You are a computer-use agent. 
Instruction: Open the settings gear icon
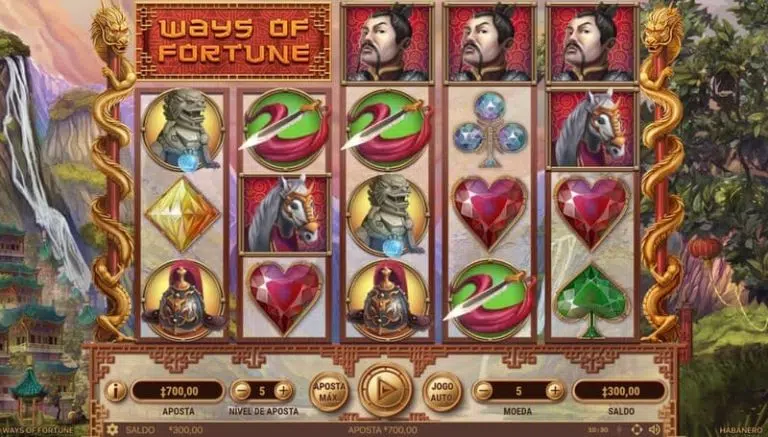click(x=111, y=430)
